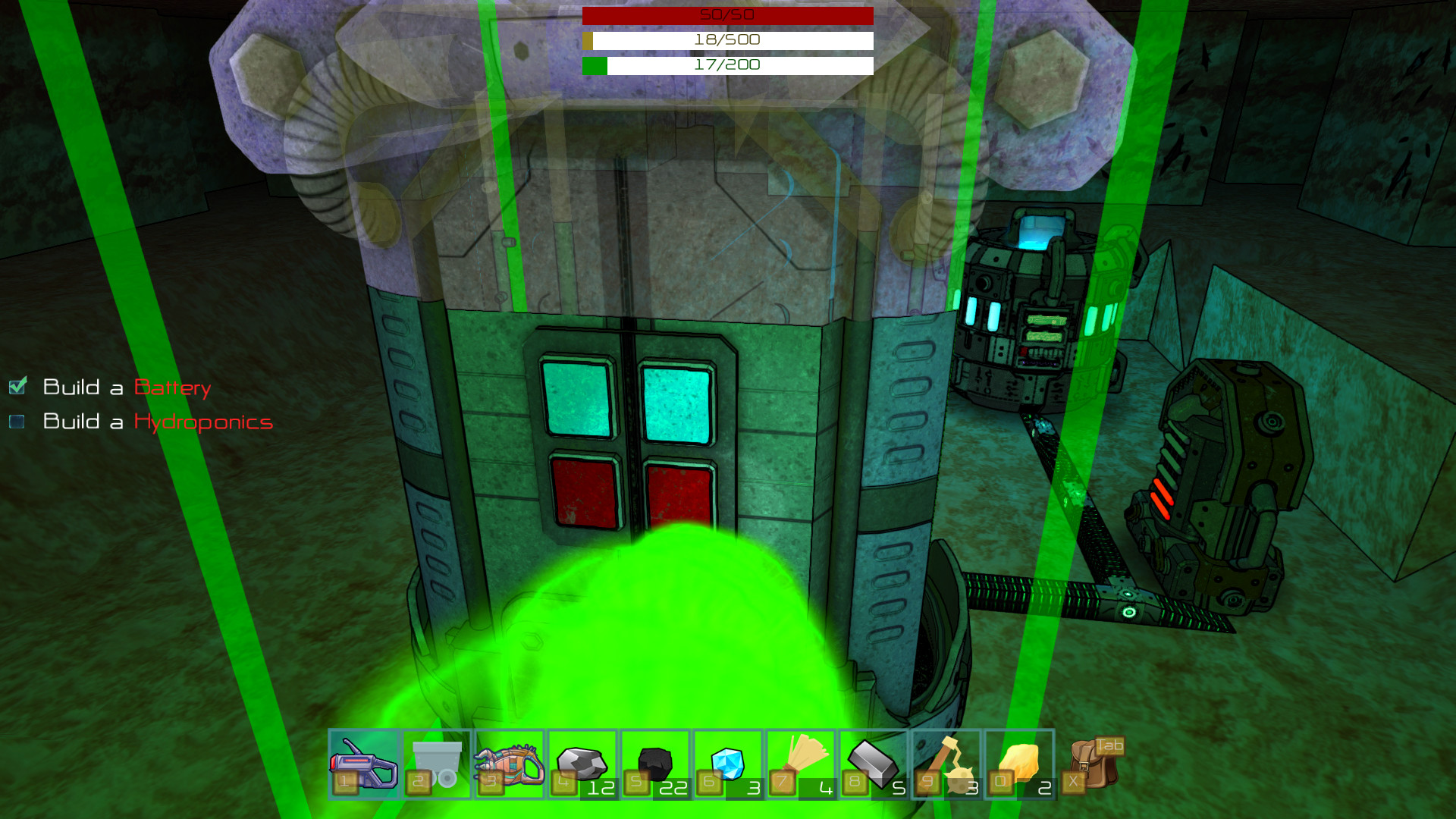Check the Build a Hydroponics objective
The image size is (1456, 819).
17,422
